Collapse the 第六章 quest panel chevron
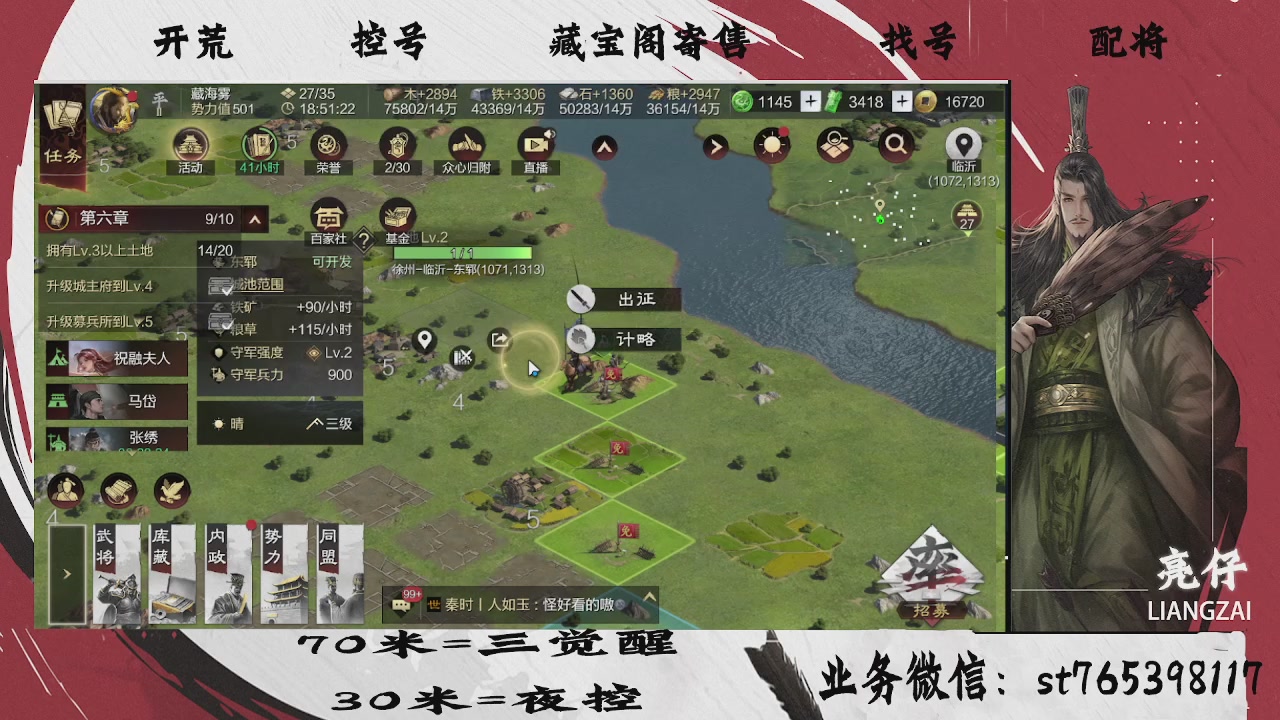 click(255, 219)
